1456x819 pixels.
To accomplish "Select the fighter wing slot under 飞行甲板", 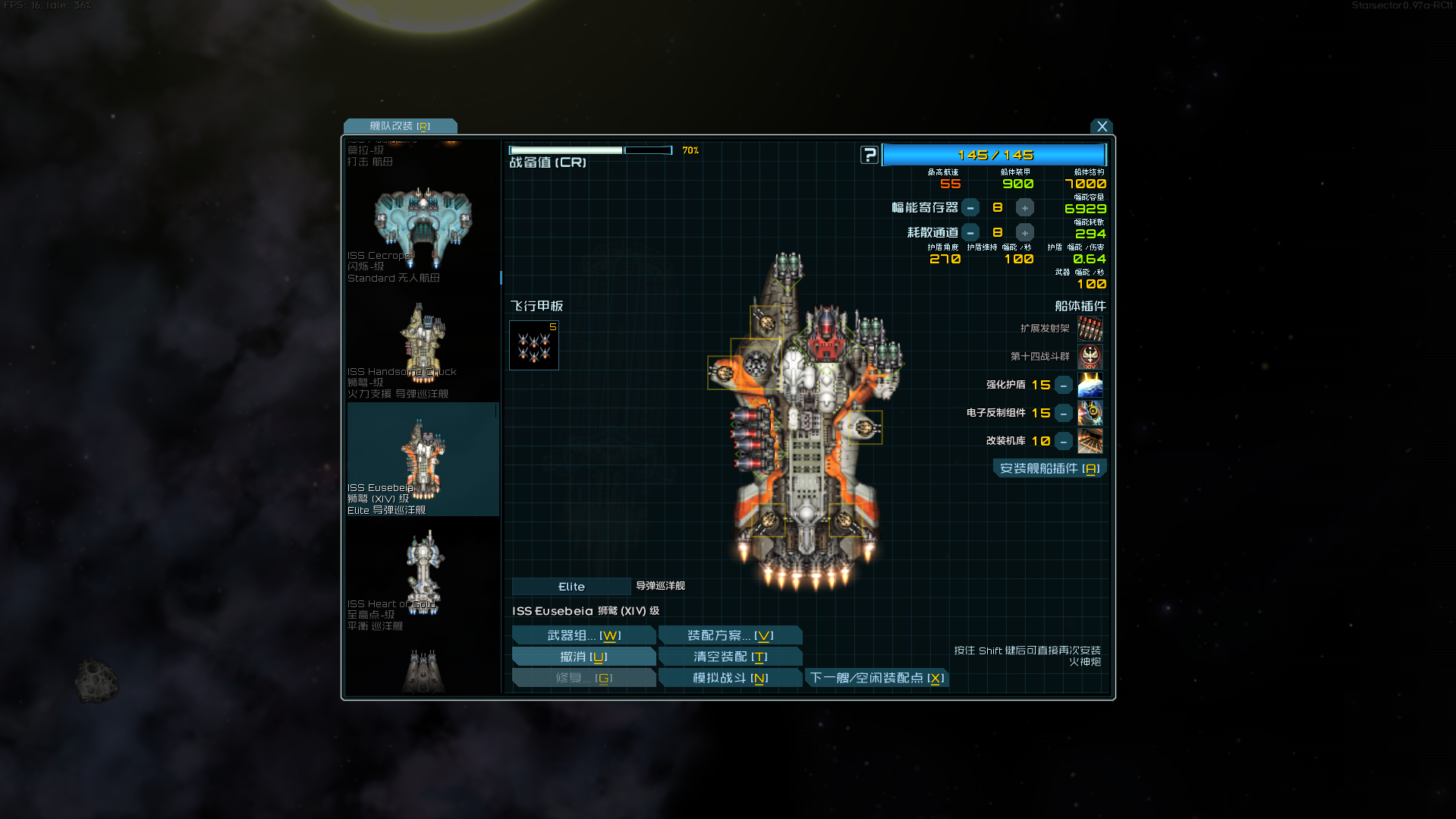I will (534, 345).
